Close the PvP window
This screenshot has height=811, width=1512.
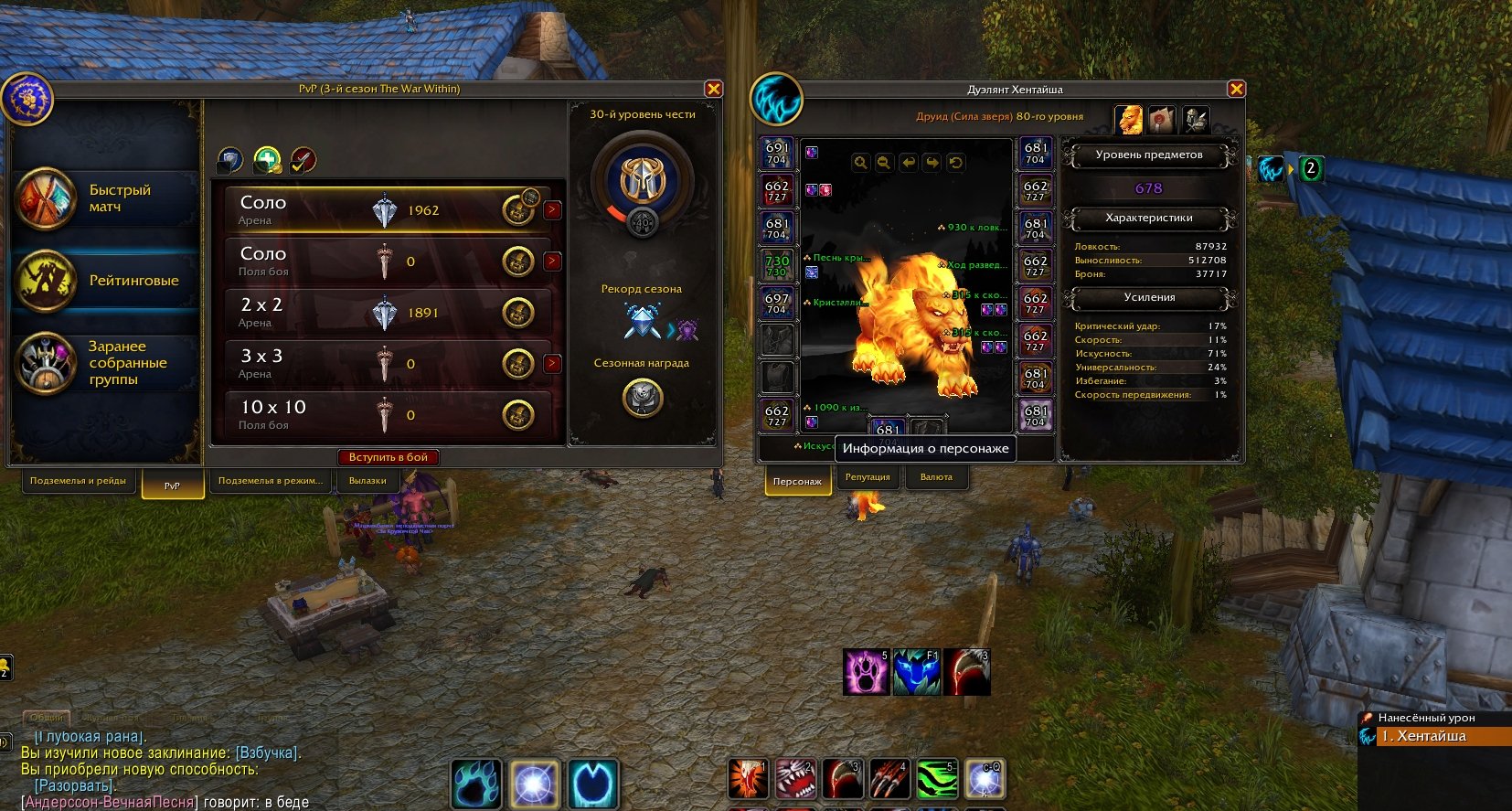tap(713, 89)
